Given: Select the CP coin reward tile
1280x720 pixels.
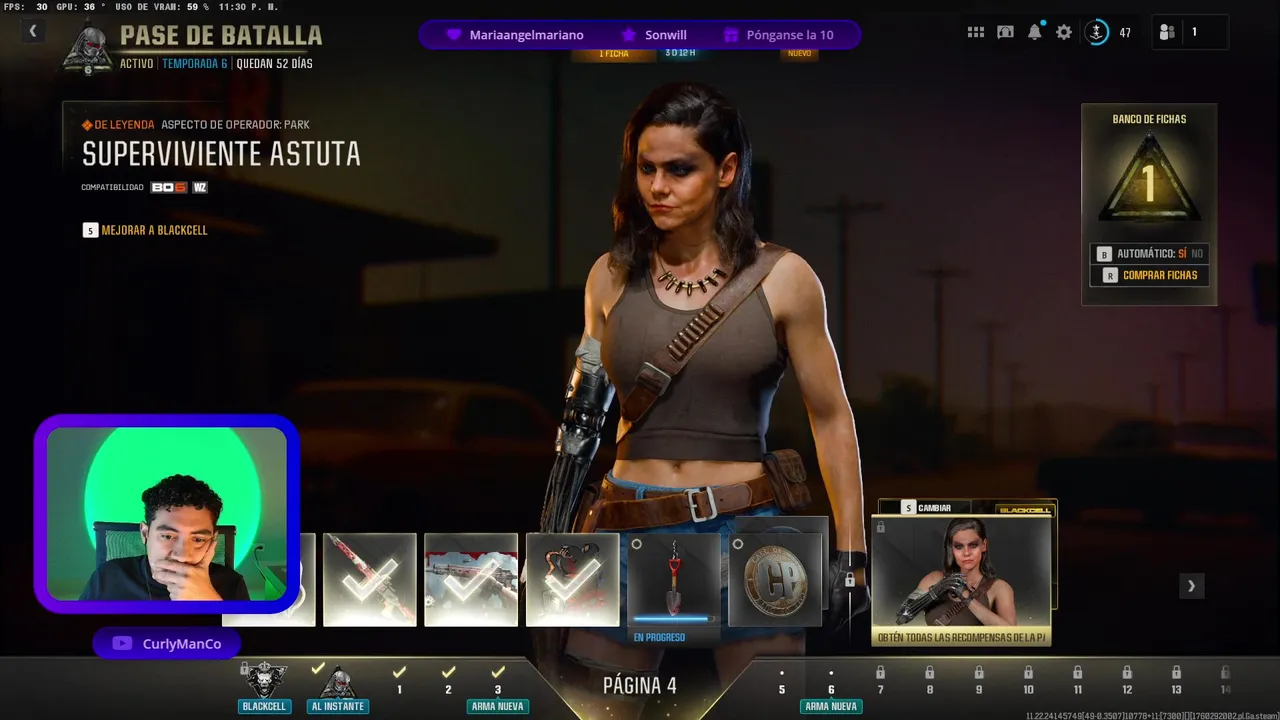Looking at the screenshot, I should click(775, 579).
